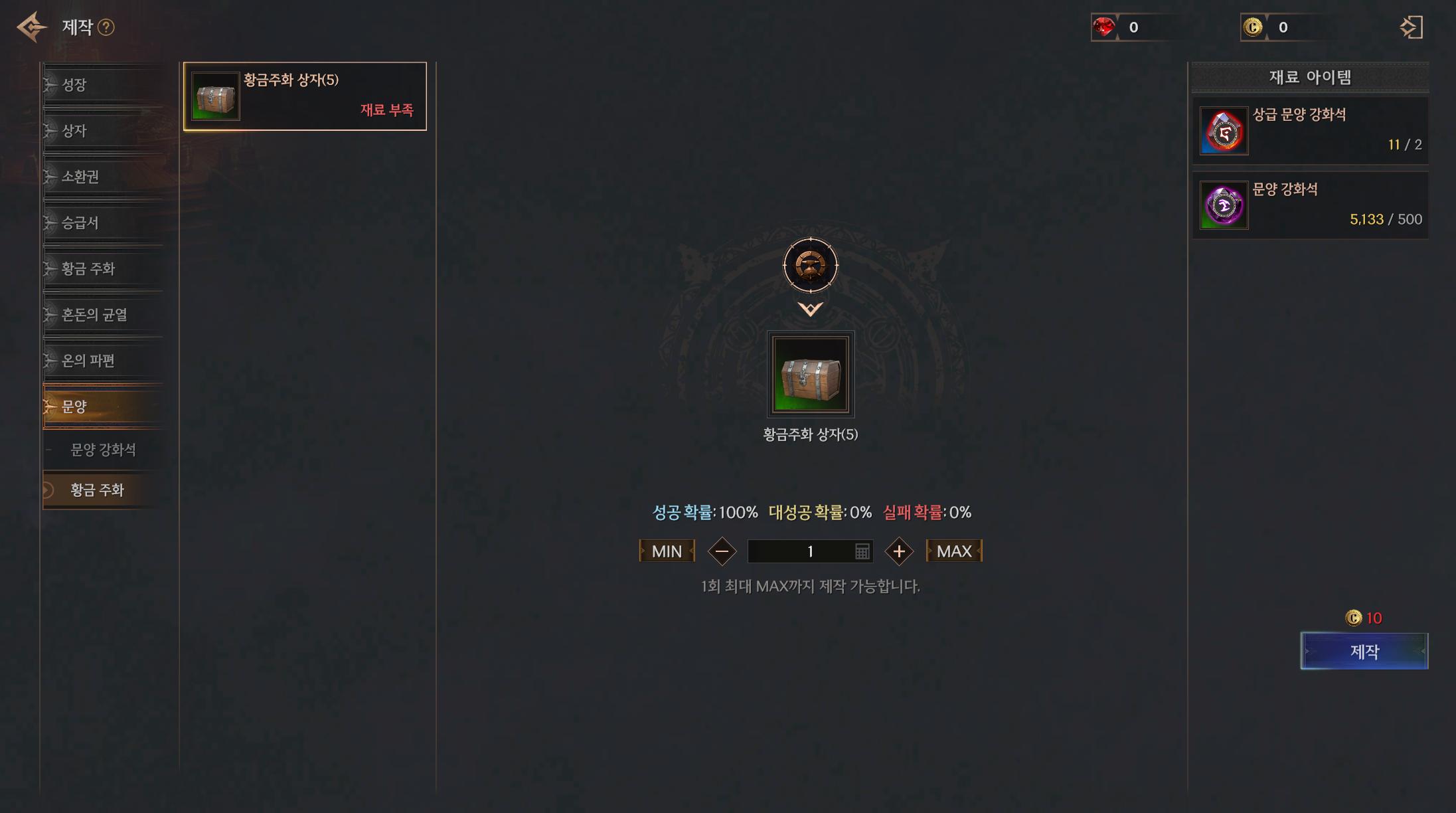Choose the 승급서 category
1456x813 pixels.
(103, 223)
